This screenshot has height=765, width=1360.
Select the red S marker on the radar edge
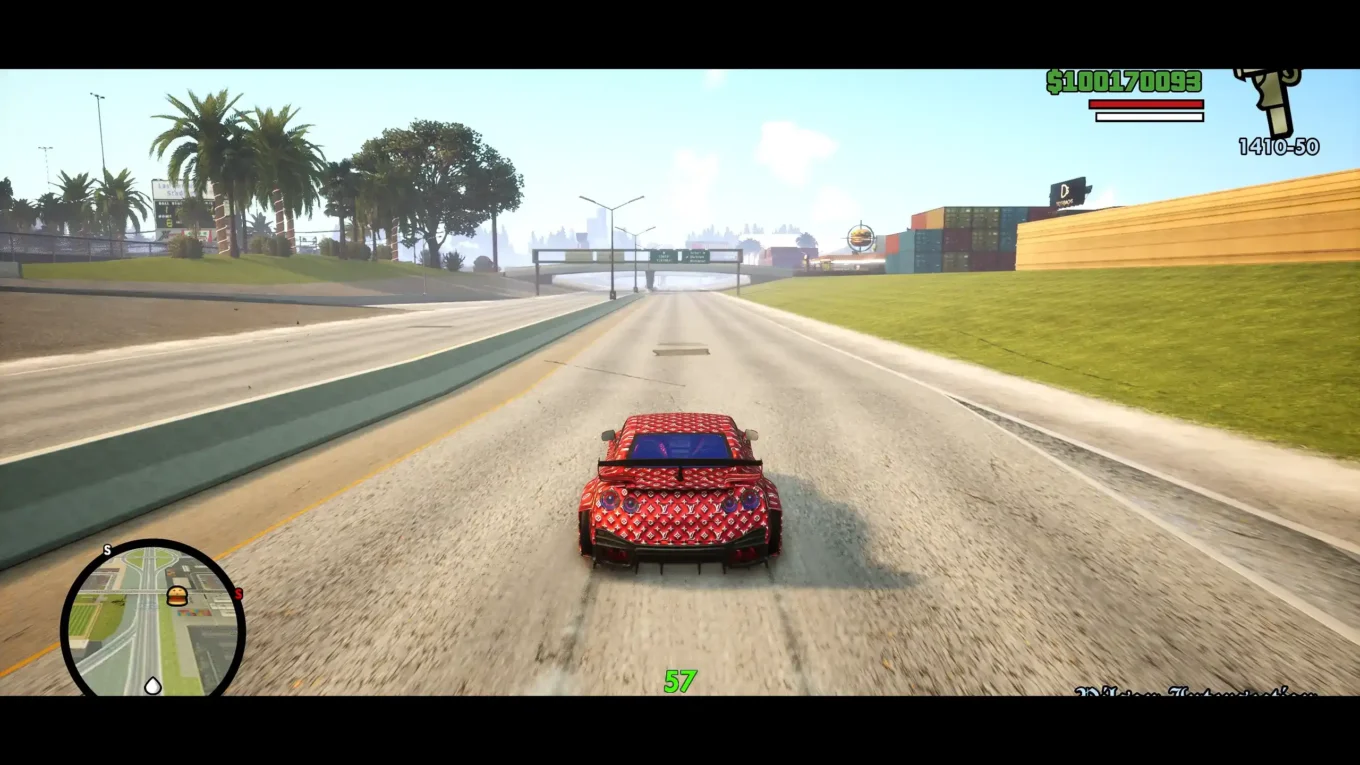238,594
